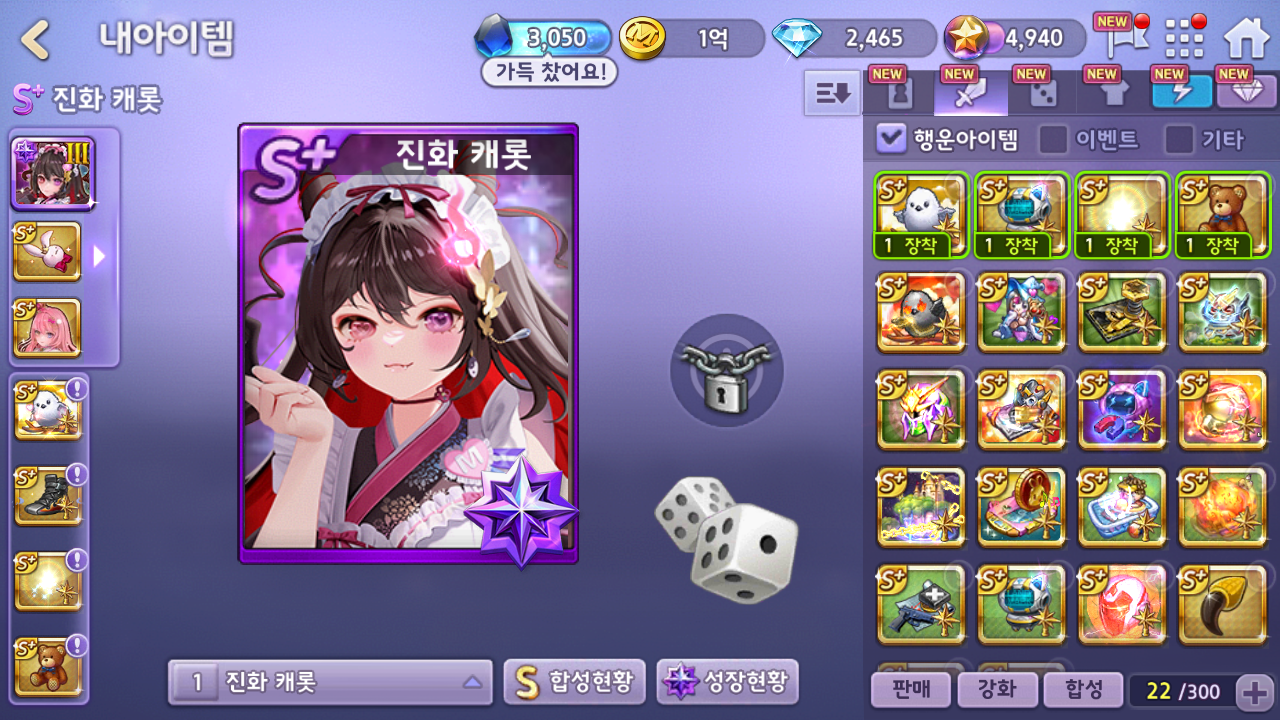Open the nine-dot grid menu

[x=1185, y=40]
